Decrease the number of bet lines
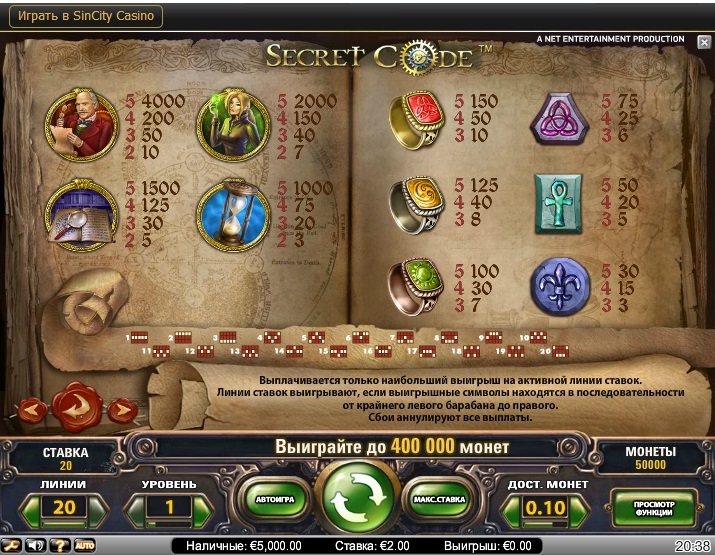This screenshot has width=715, height=555. pos(30,508)
